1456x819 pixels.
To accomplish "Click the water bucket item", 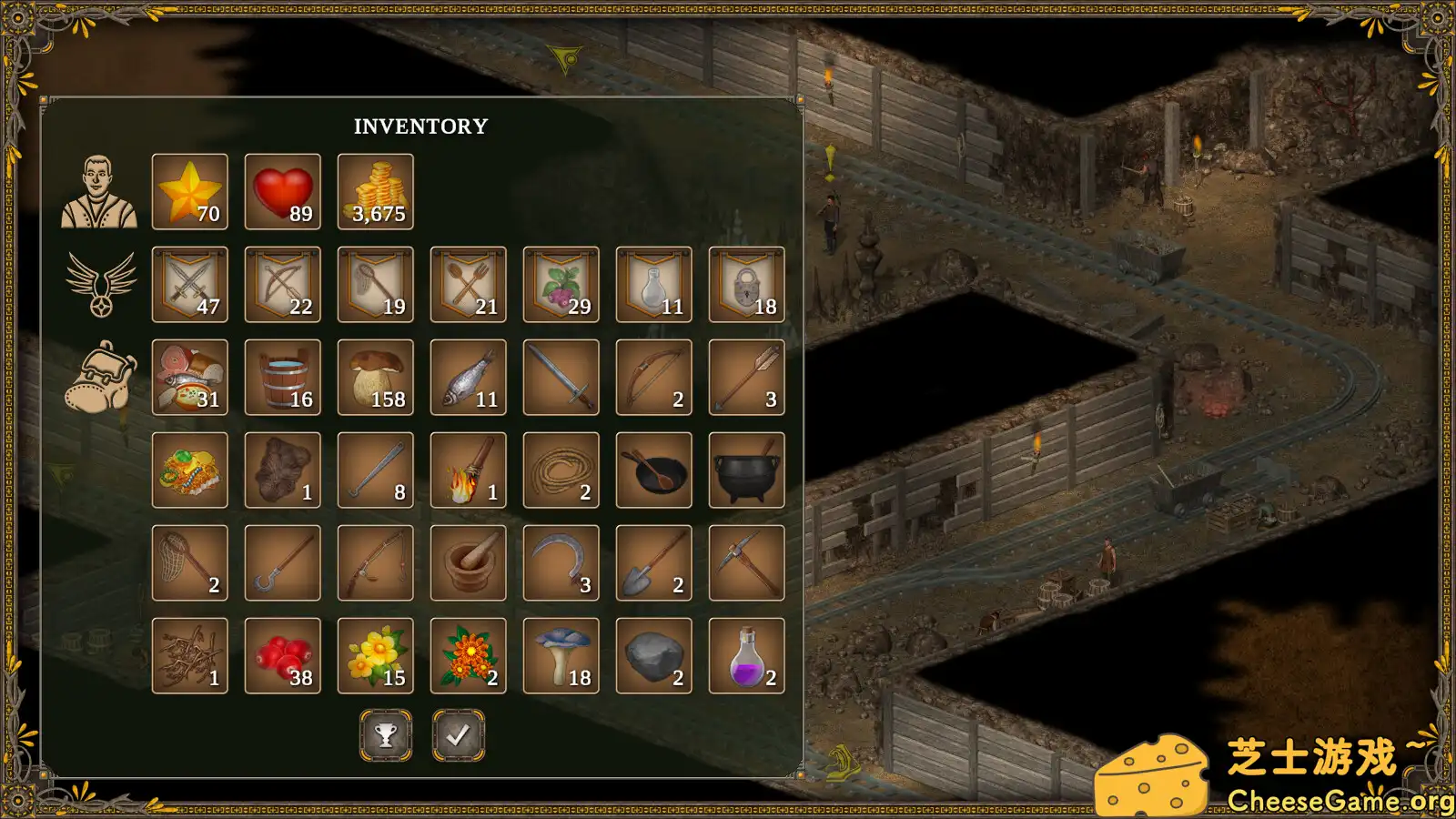I will (x=282, y=377).
